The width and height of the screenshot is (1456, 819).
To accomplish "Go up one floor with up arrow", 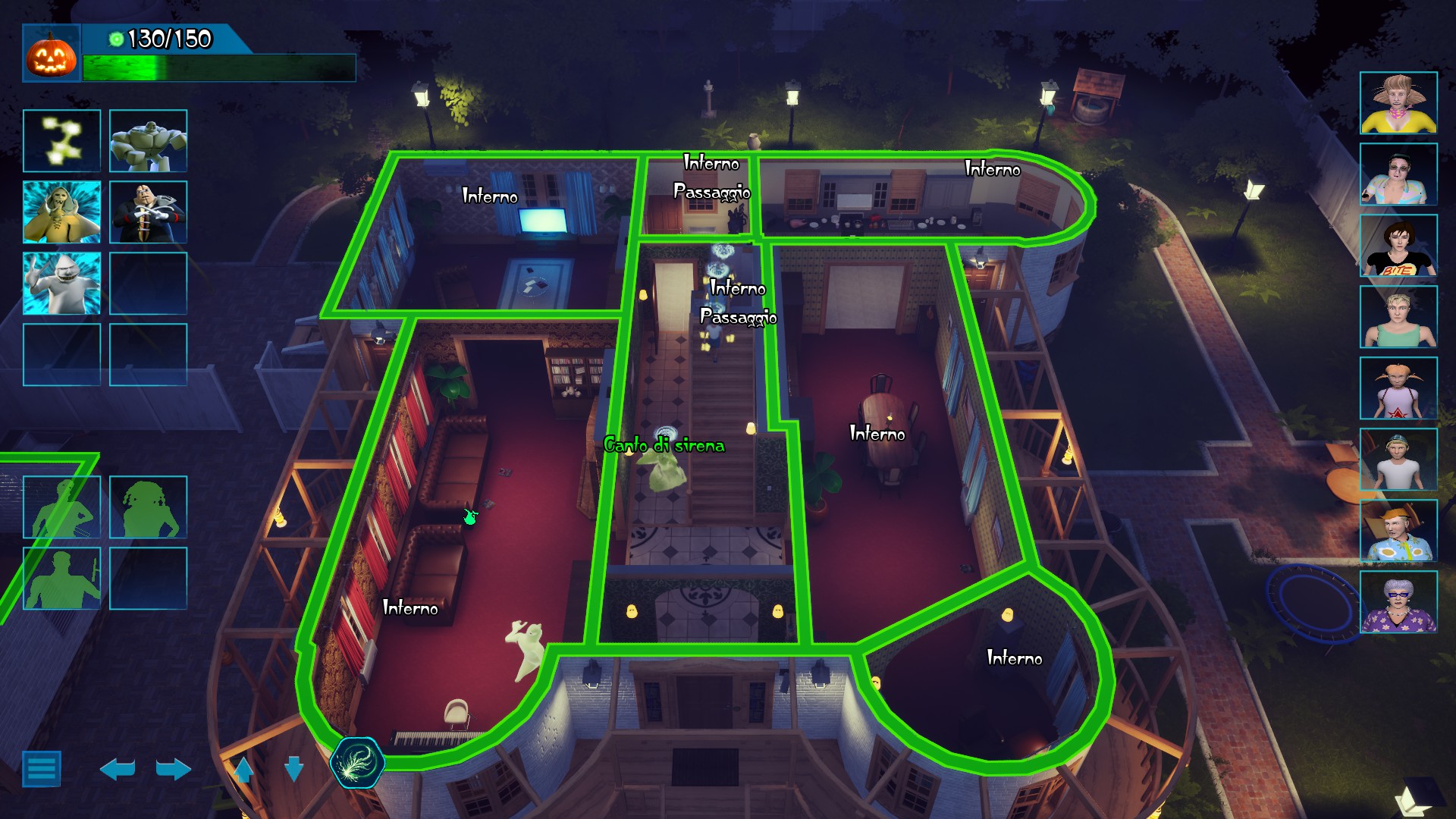I will (x=243, y=769).
